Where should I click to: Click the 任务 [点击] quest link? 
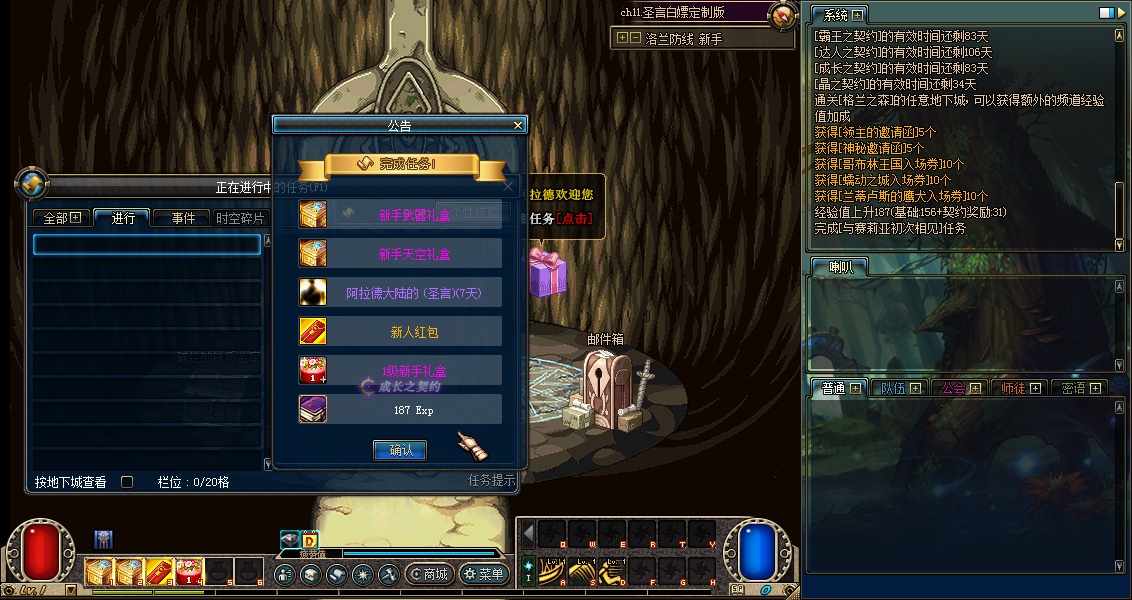pyautogui.click(x=560, y=218)
